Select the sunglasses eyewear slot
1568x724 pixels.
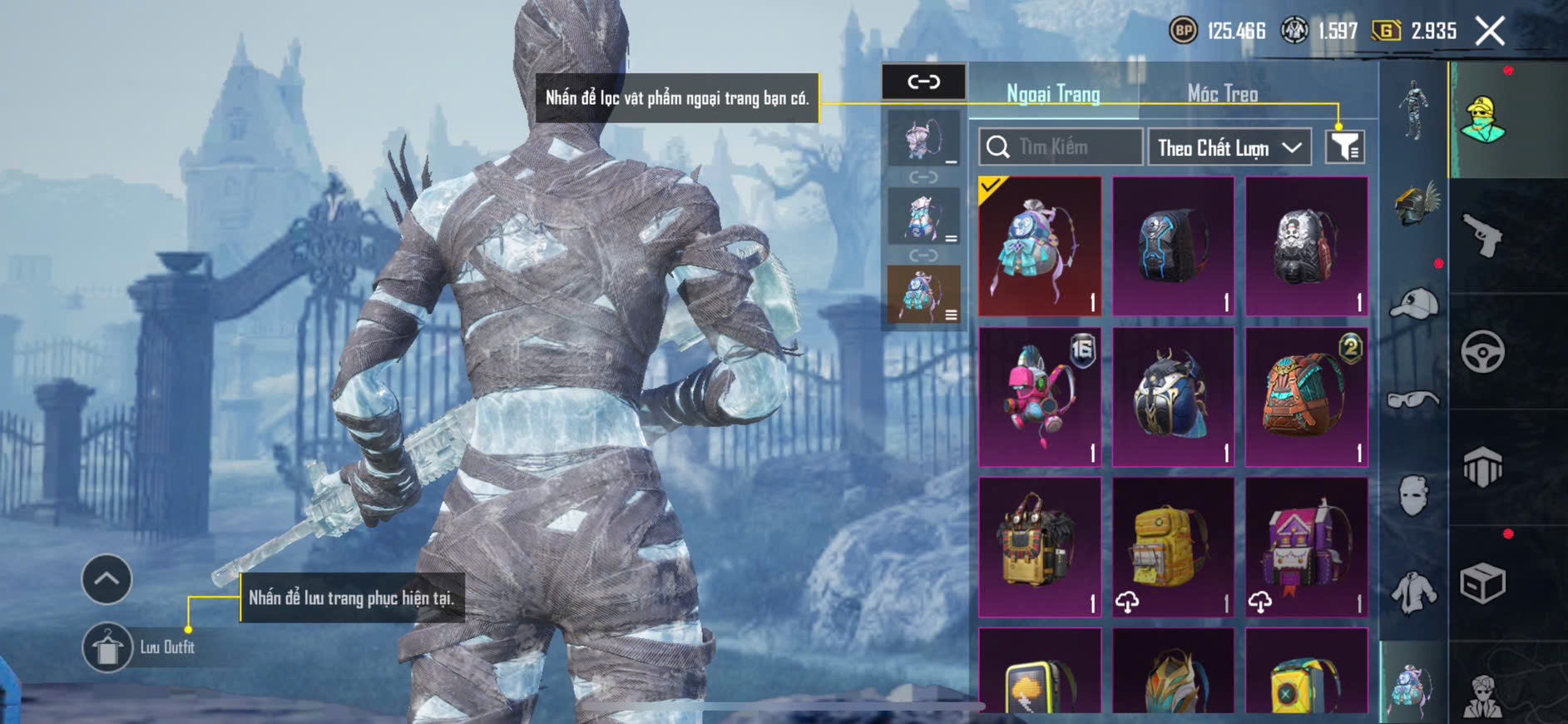coord(1414,400)
